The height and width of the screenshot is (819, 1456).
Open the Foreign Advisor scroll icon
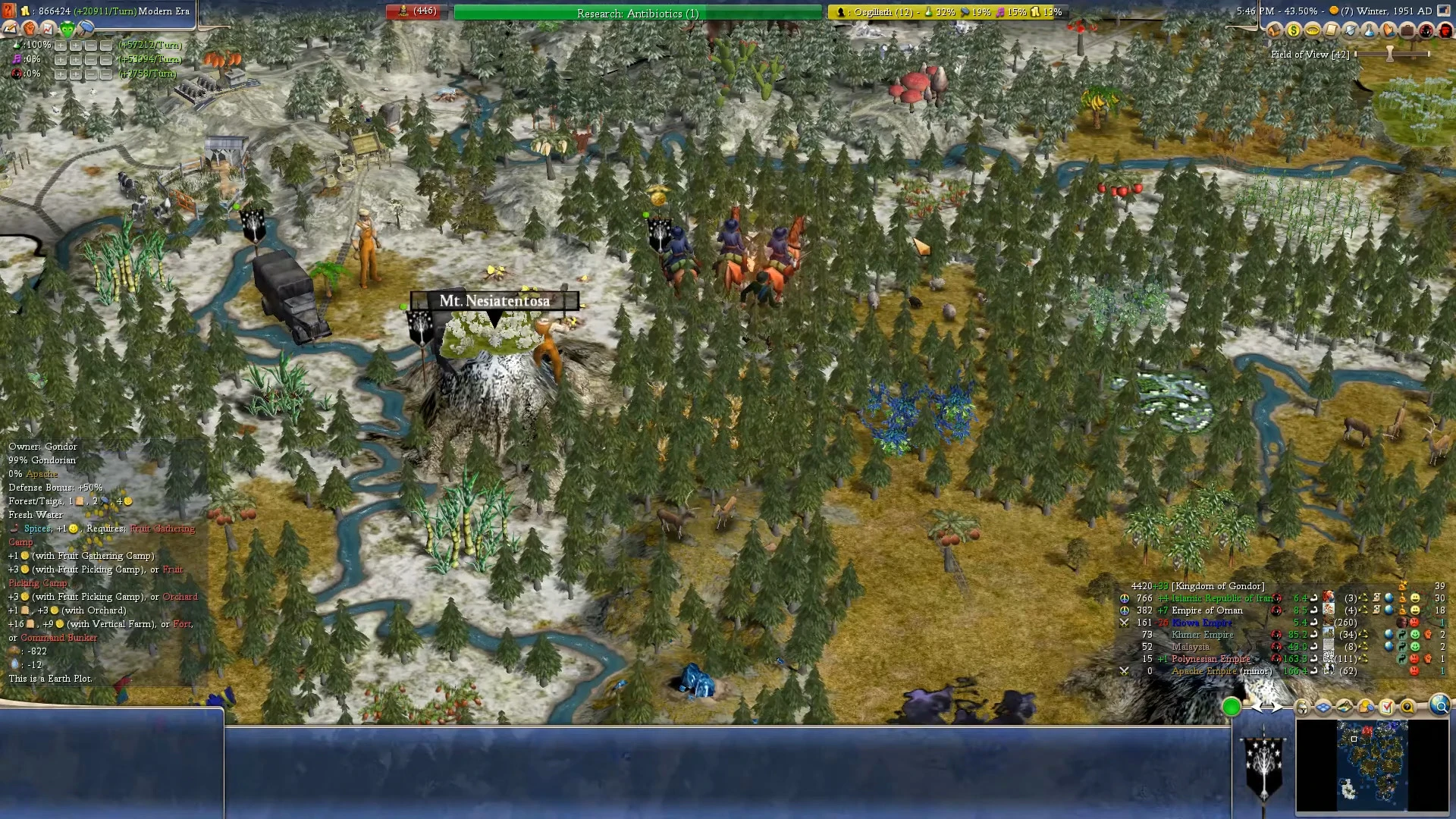[x=1332, y=31]
